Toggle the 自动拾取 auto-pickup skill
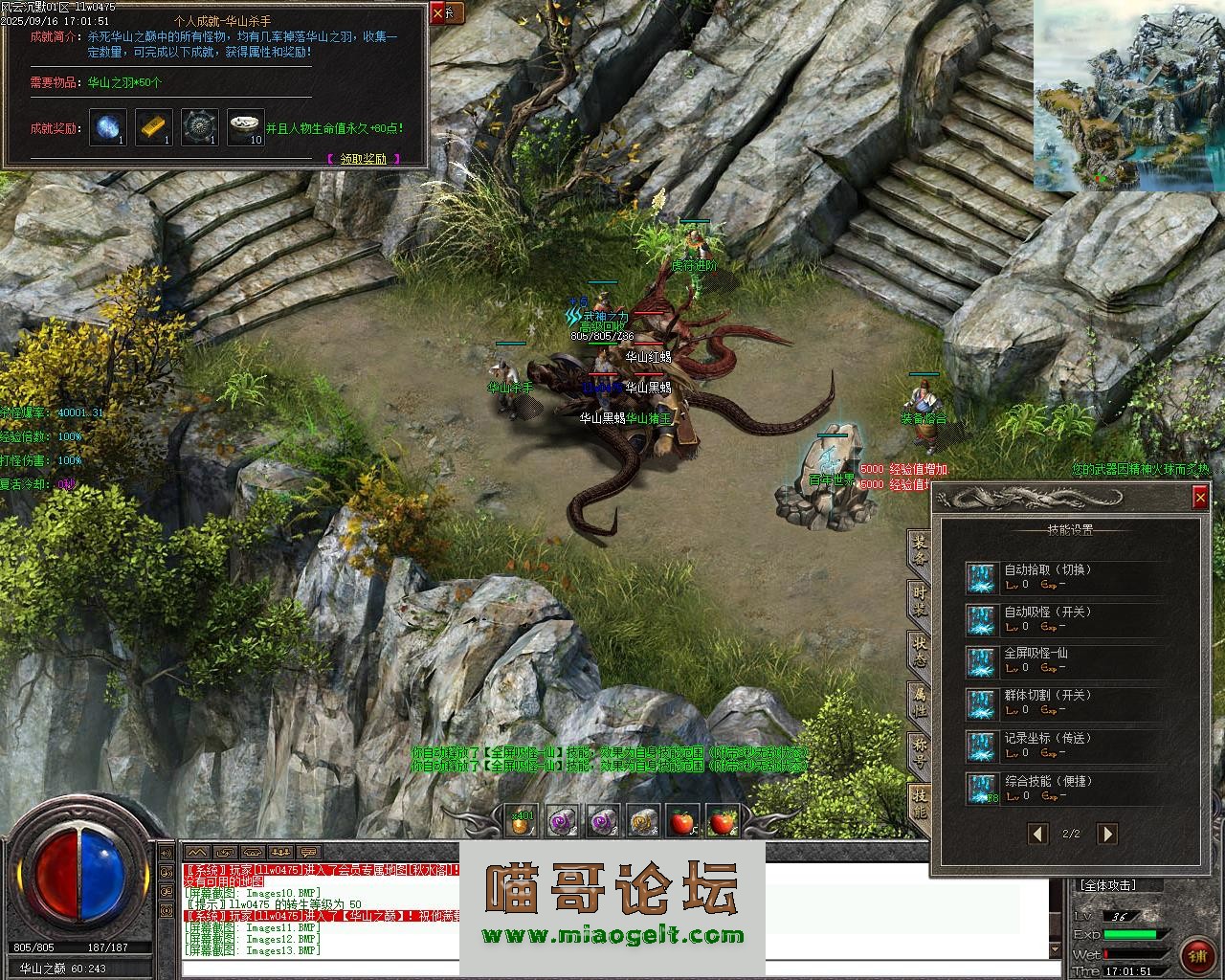The image size is (1225, 980). pos(982,578)
